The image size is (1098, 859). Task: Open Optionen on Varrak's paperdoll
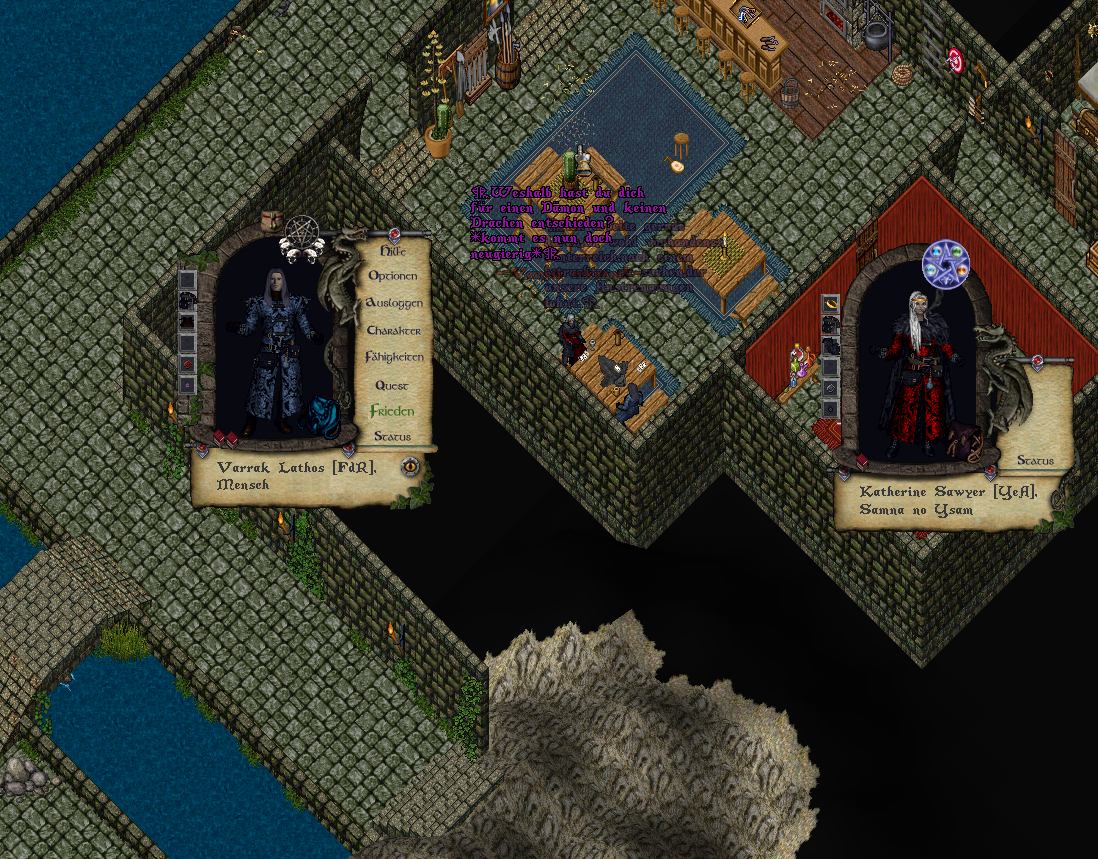pos(393,275)
